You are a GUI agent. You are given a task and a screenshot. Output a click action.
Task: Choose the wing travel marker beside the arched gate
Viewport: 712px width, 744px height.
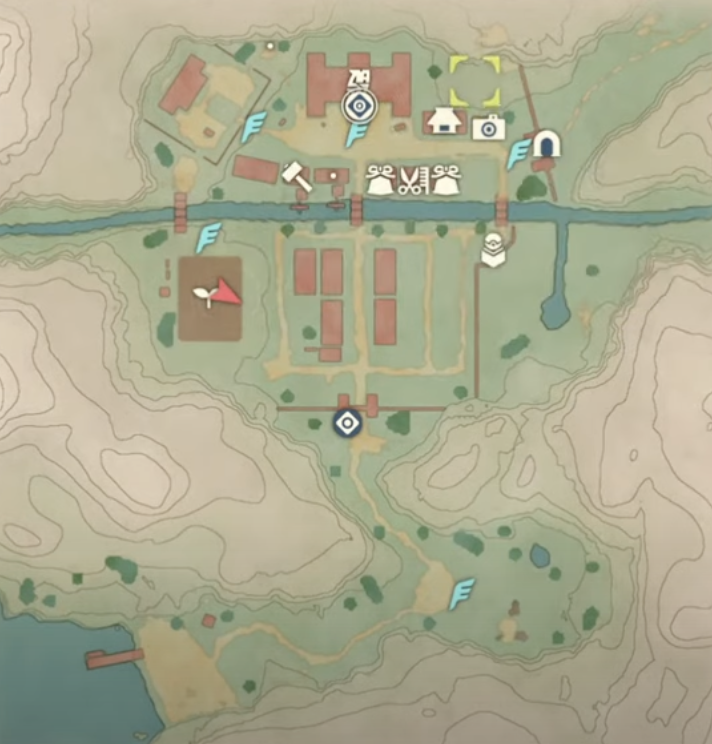point(518,154)
